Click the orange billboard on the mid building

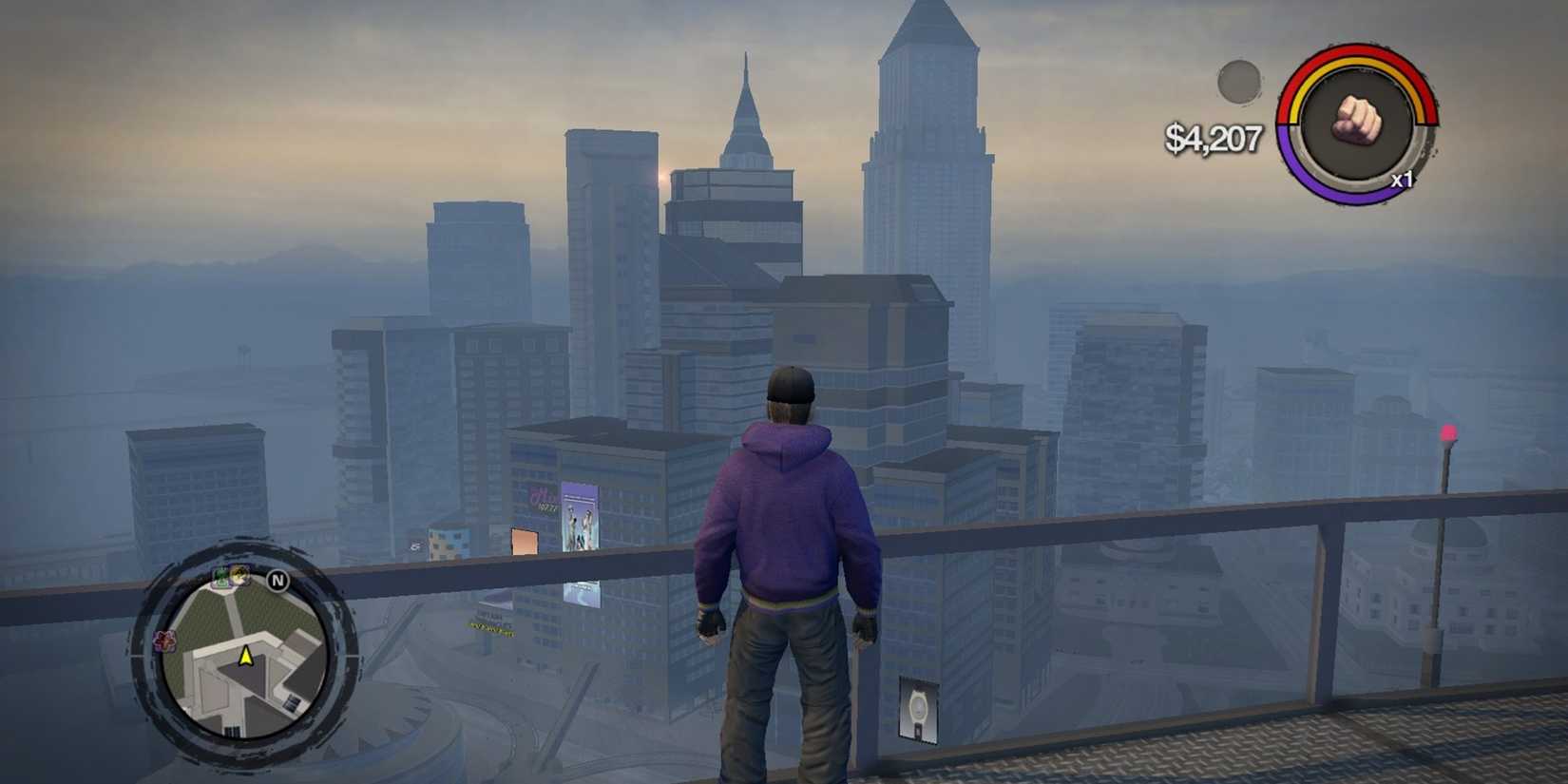point(524,542)
